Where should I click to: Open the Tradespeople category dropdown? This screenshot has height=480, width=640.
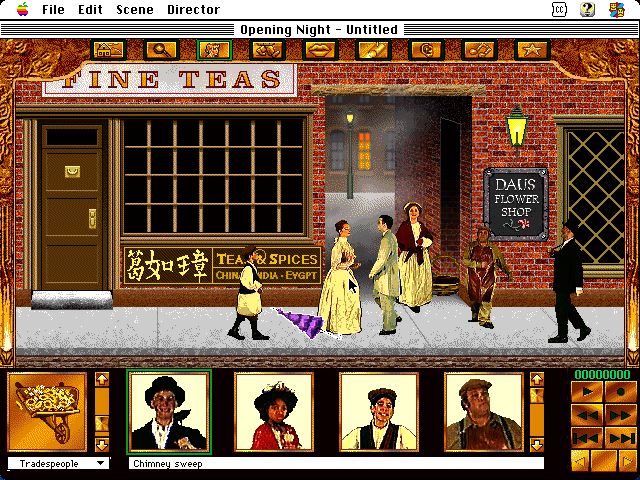point(58,463)
